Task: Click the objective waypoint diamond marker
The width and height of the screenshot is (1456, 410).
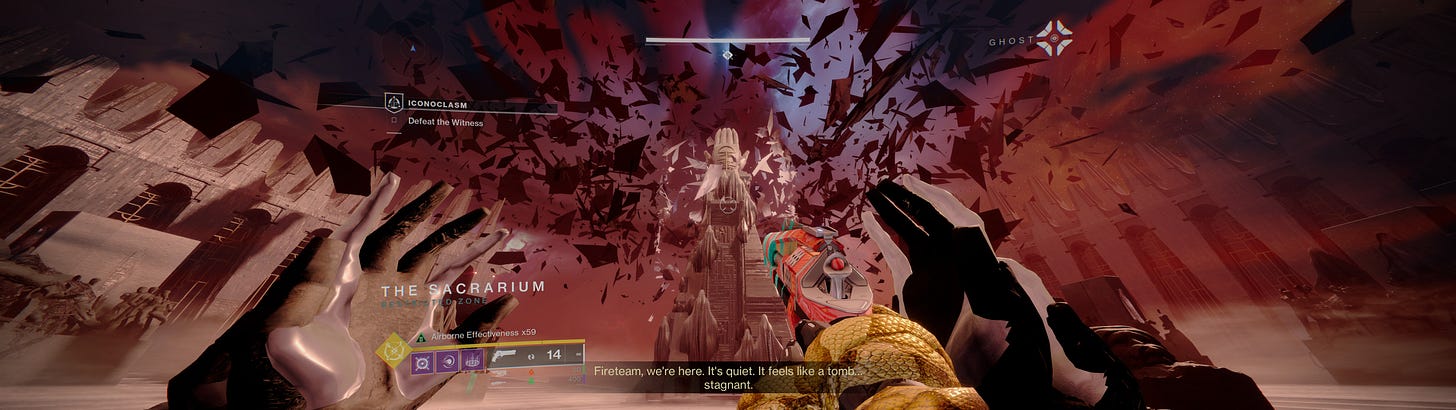Action: point(727,55)
